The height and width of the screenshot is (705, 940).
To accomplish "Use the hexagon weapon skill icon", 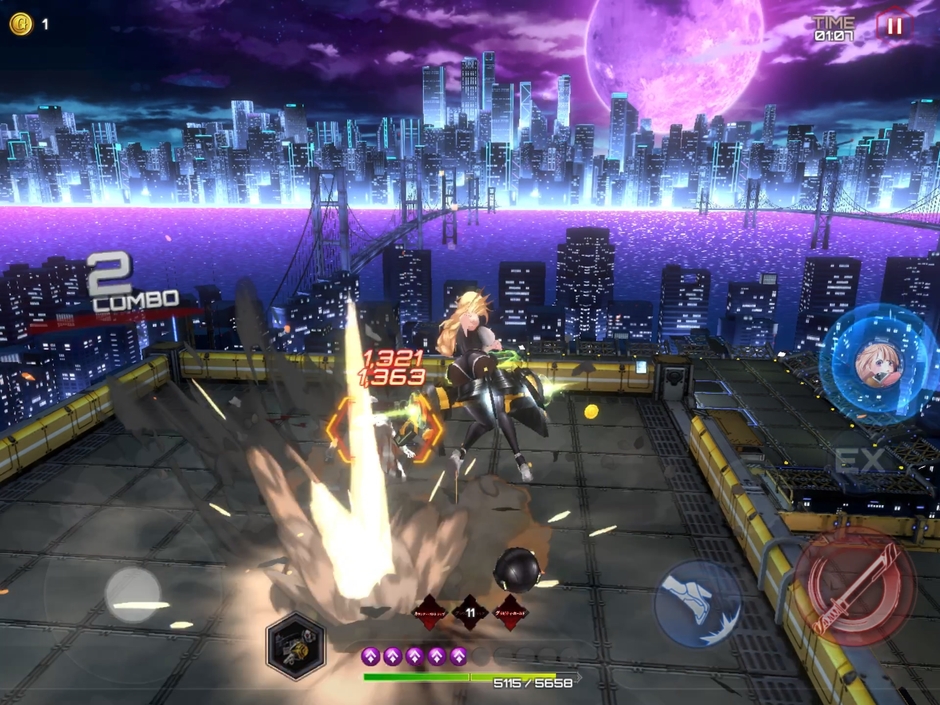I will [295, 645].
